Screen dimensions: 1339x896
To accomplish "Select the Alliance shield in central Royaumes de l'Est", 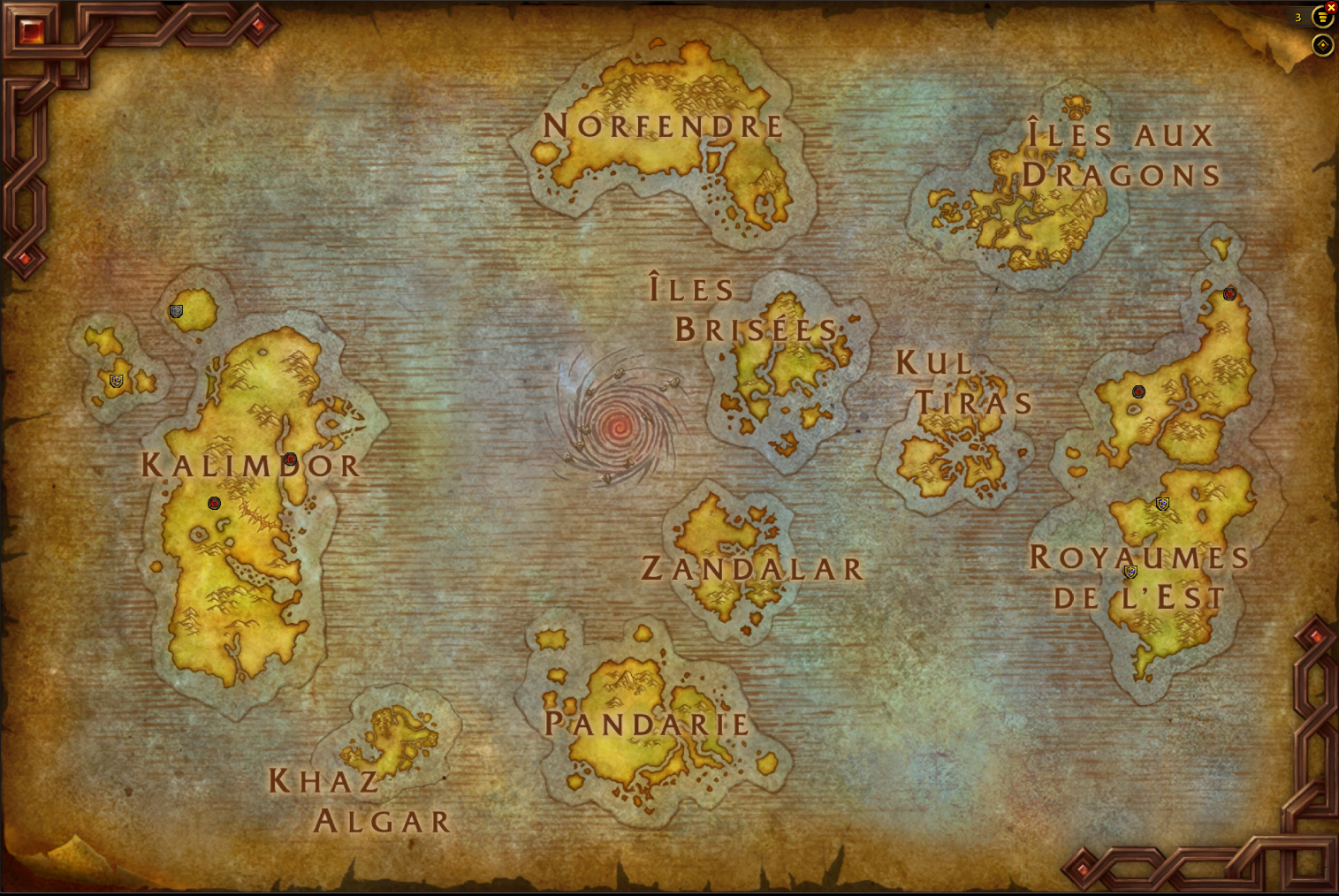I will [x=1162, y=504].
